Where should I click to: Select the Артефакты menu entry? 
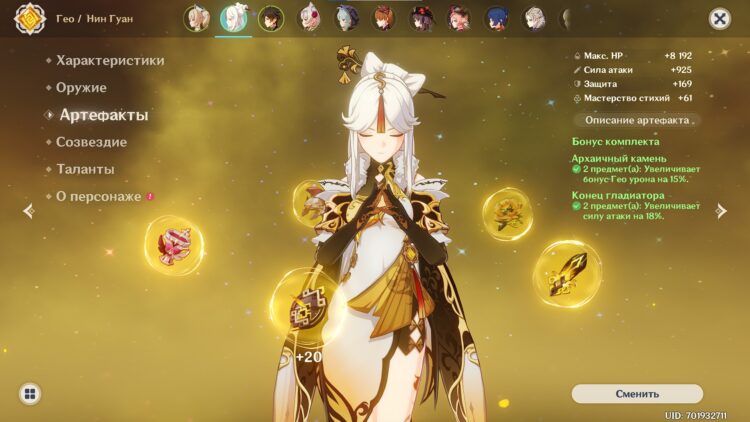pos(103,115)
